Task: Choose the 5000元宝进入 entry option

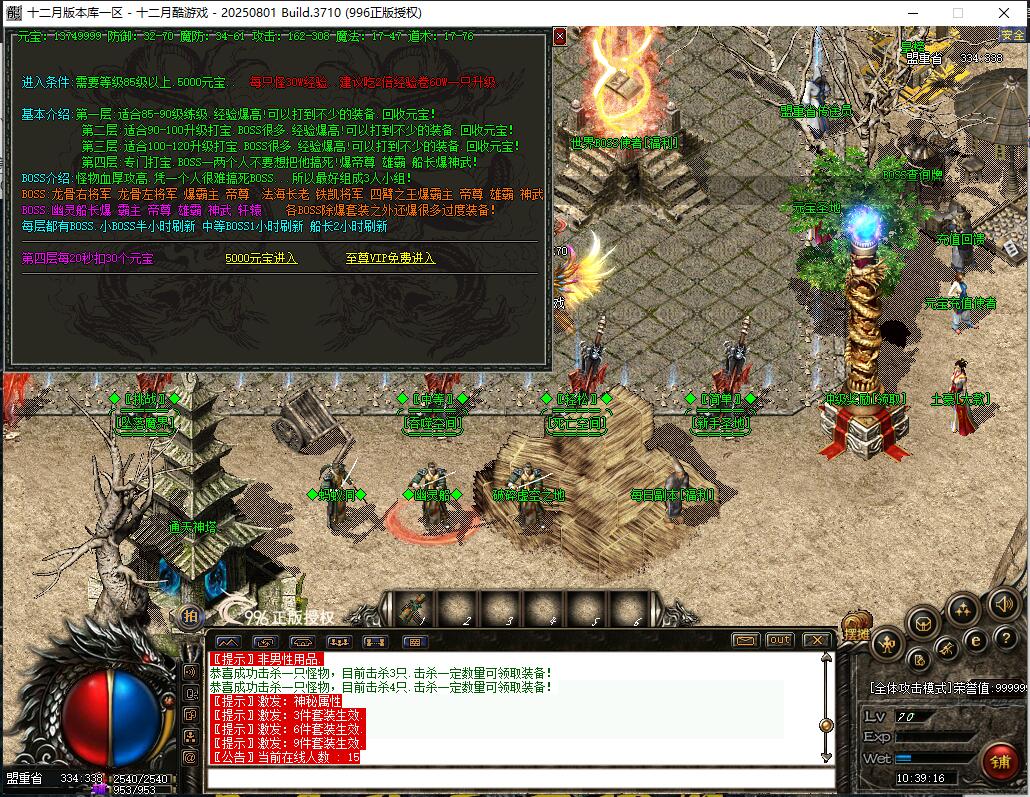Action: (261, 258)
